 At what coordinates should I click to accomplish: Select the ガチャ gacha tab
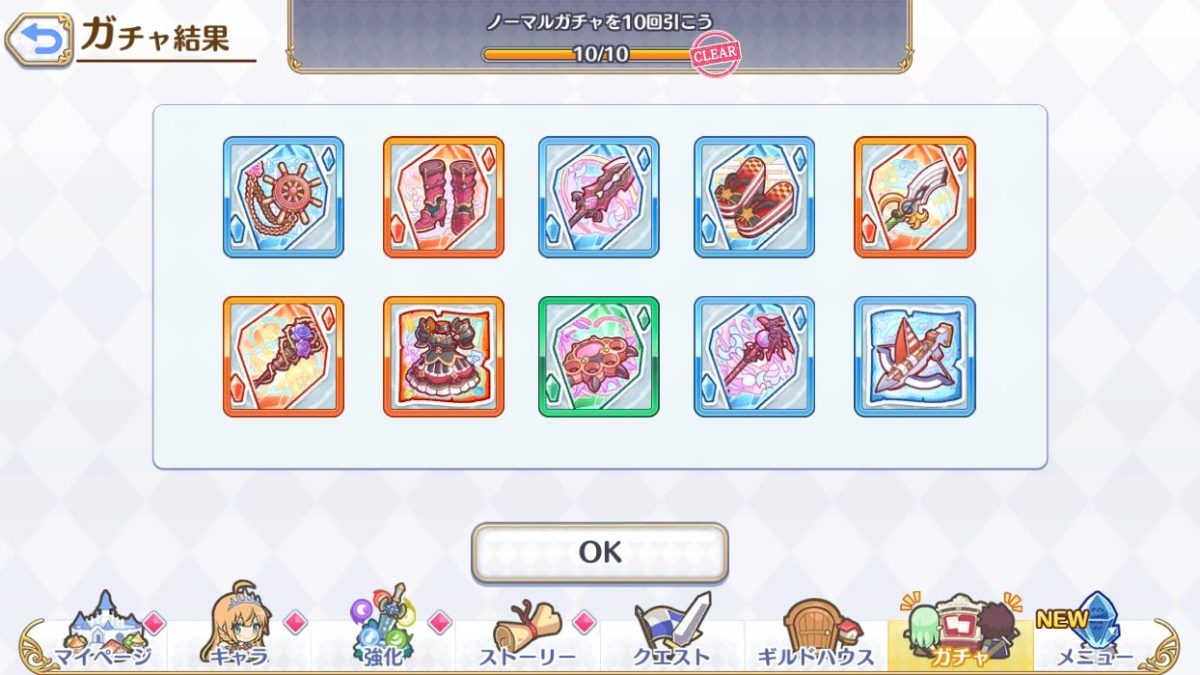959,632
